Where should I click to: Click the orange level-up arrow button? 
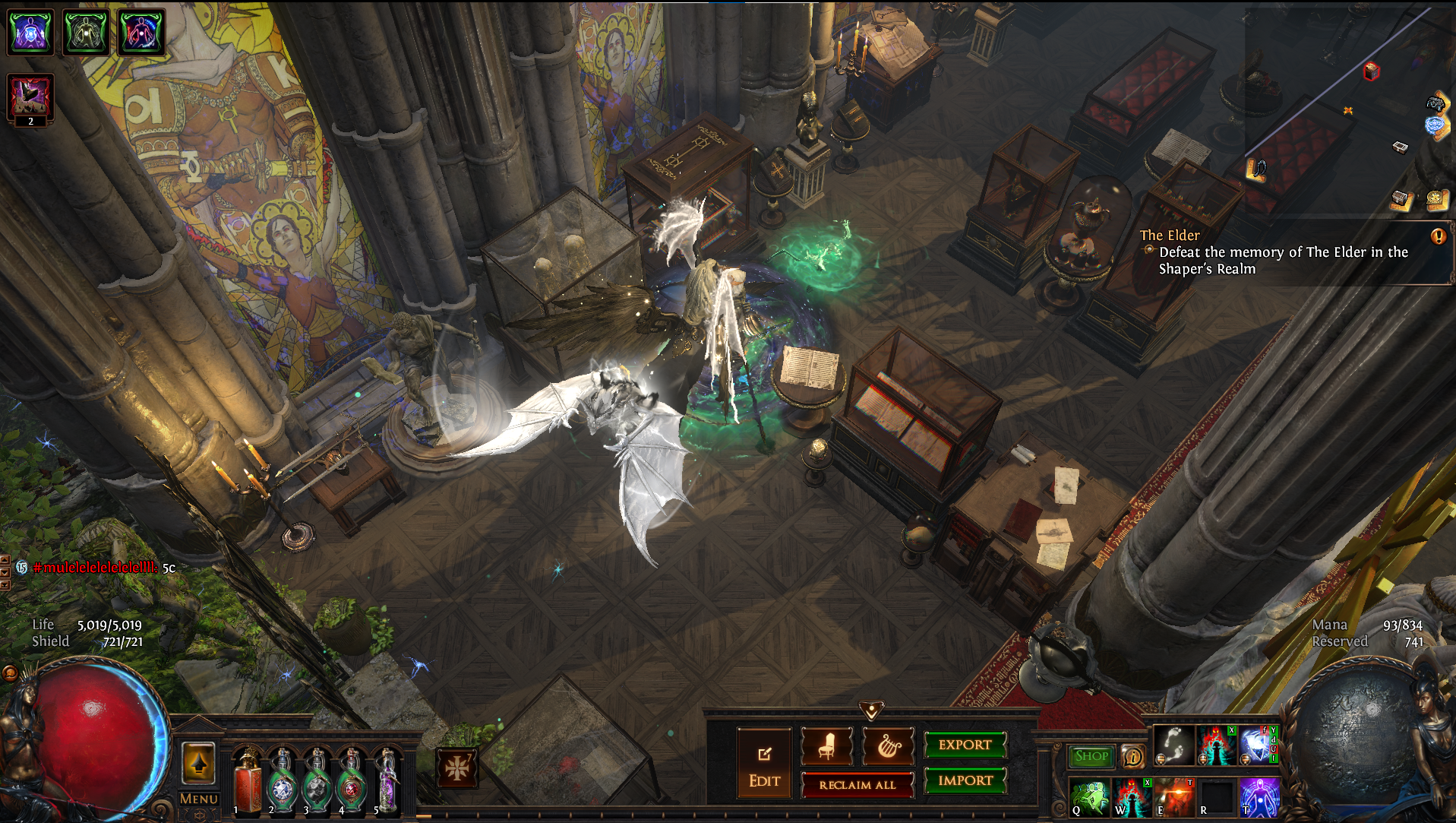pyautogui.click(x=198, y=762)
